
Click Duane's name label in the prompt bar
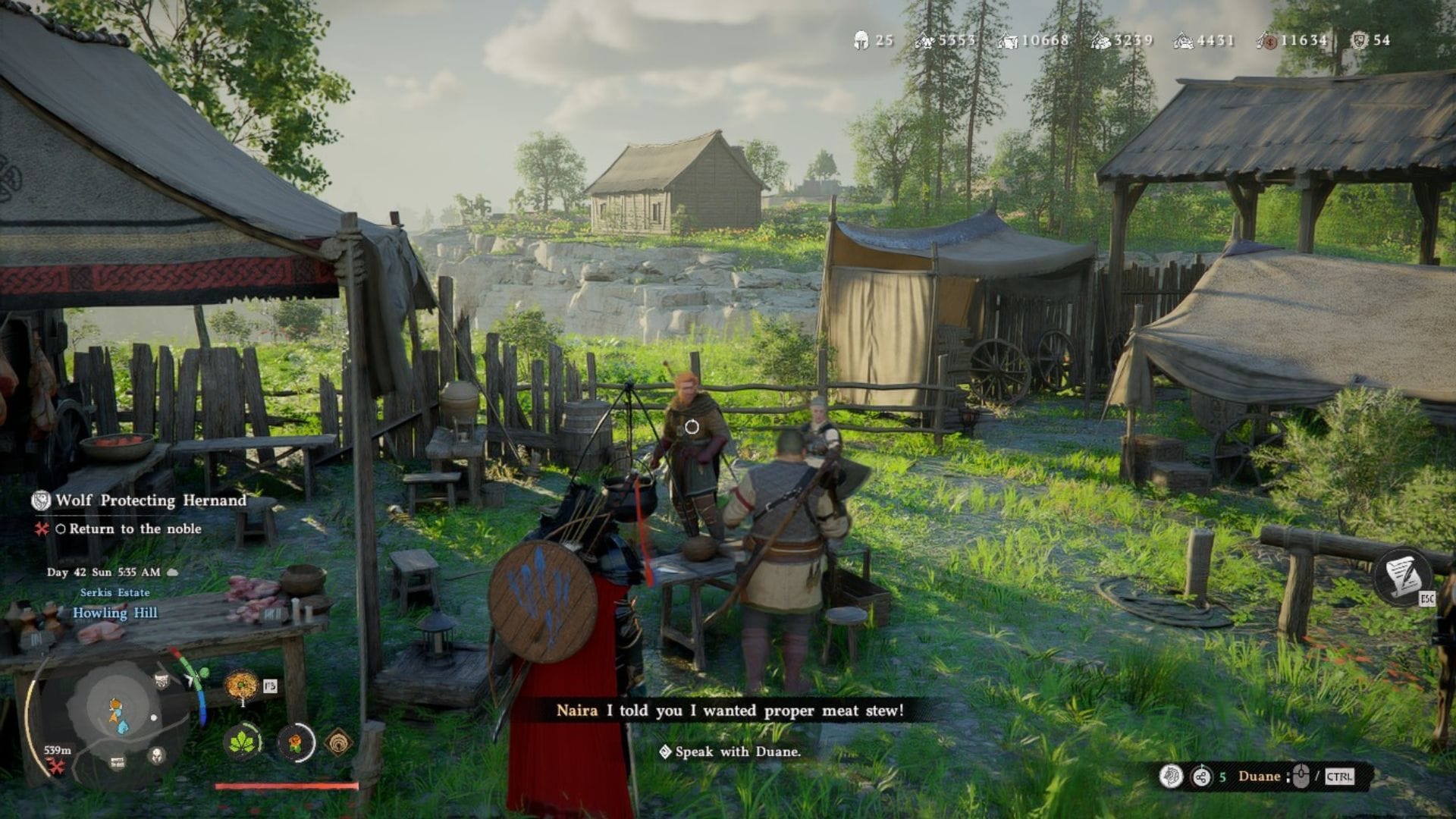click(1260, 776)
